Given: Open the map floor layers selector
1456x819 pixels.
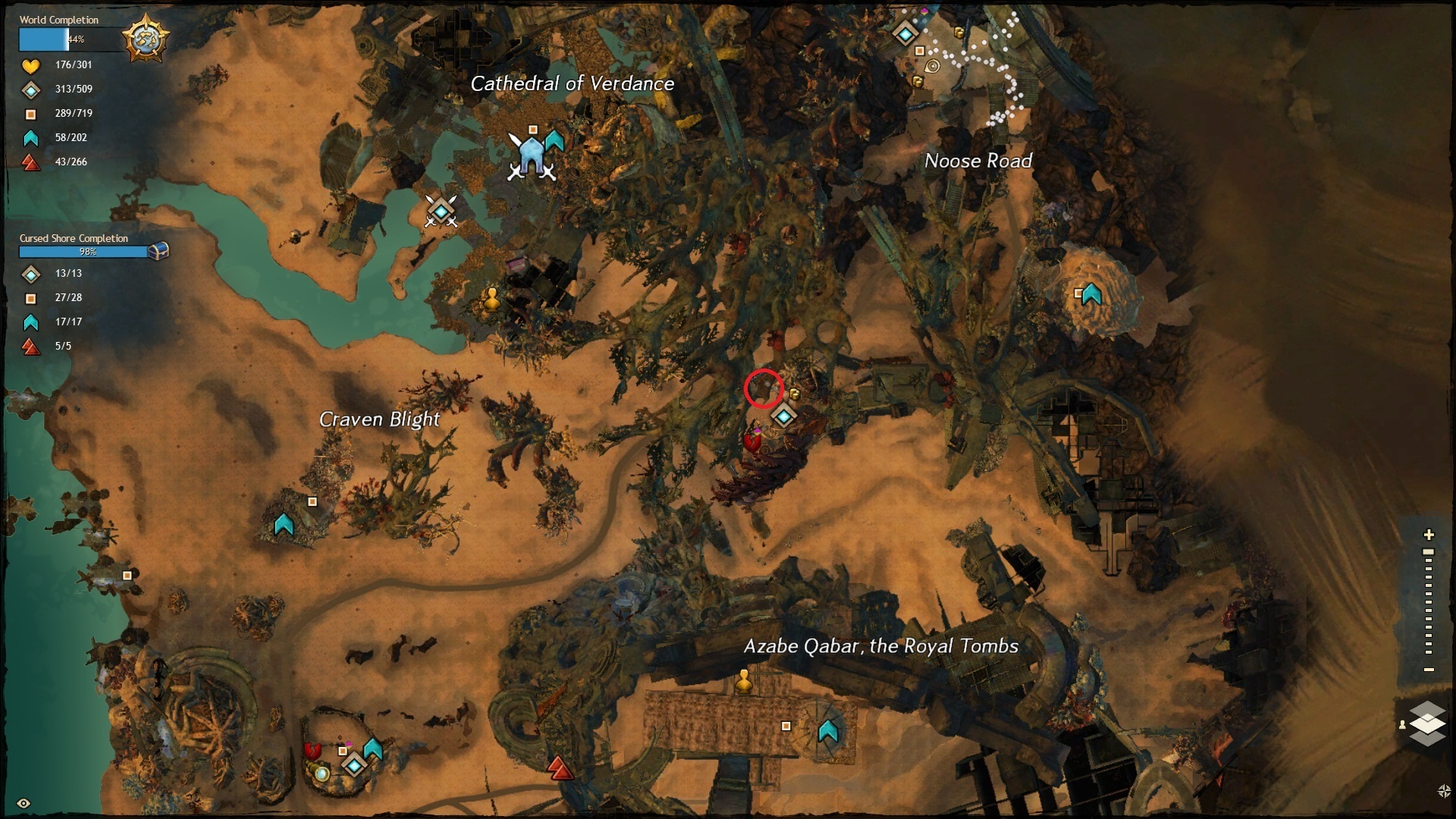Looking at the screenshot, I should click(x=1427, y=723).
